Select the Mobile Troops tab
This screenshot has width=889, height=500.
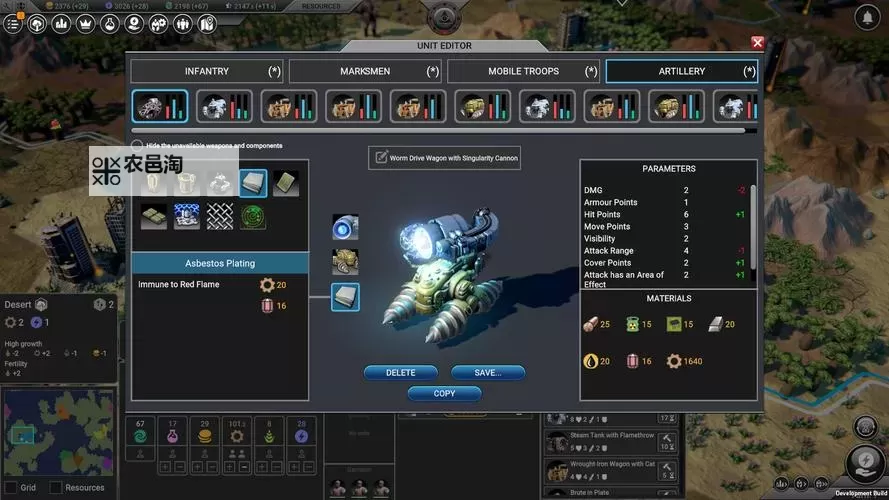coord(523,71)
